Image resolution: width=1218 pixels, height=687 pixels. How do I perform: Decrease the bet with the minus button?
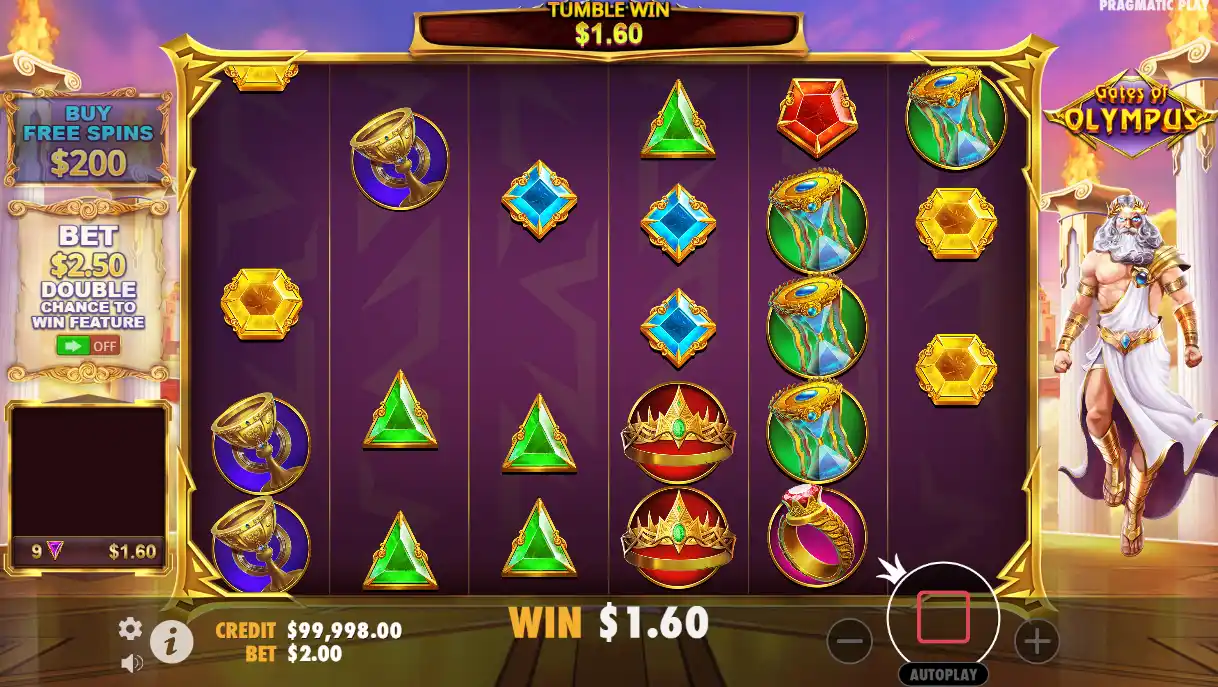tap(849, 641)
